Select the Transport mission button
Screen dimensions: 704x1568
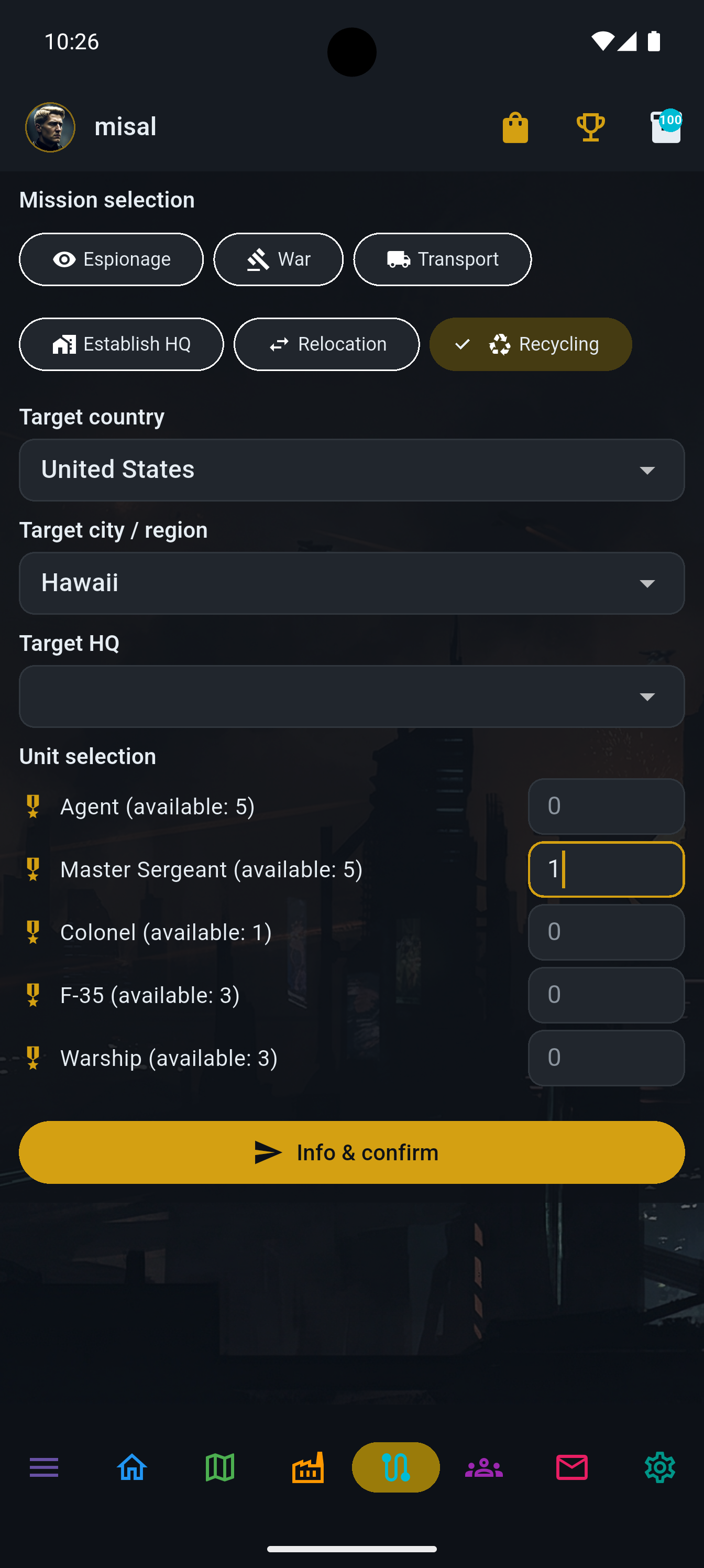point(443,259)
